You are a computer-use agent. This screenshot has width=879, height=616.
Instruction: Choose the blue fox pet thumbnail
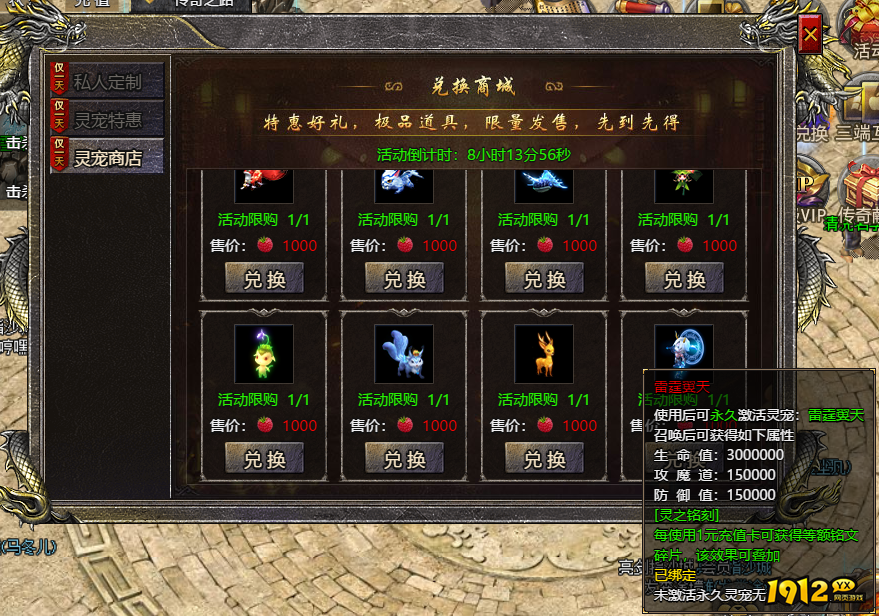[404, 353]
